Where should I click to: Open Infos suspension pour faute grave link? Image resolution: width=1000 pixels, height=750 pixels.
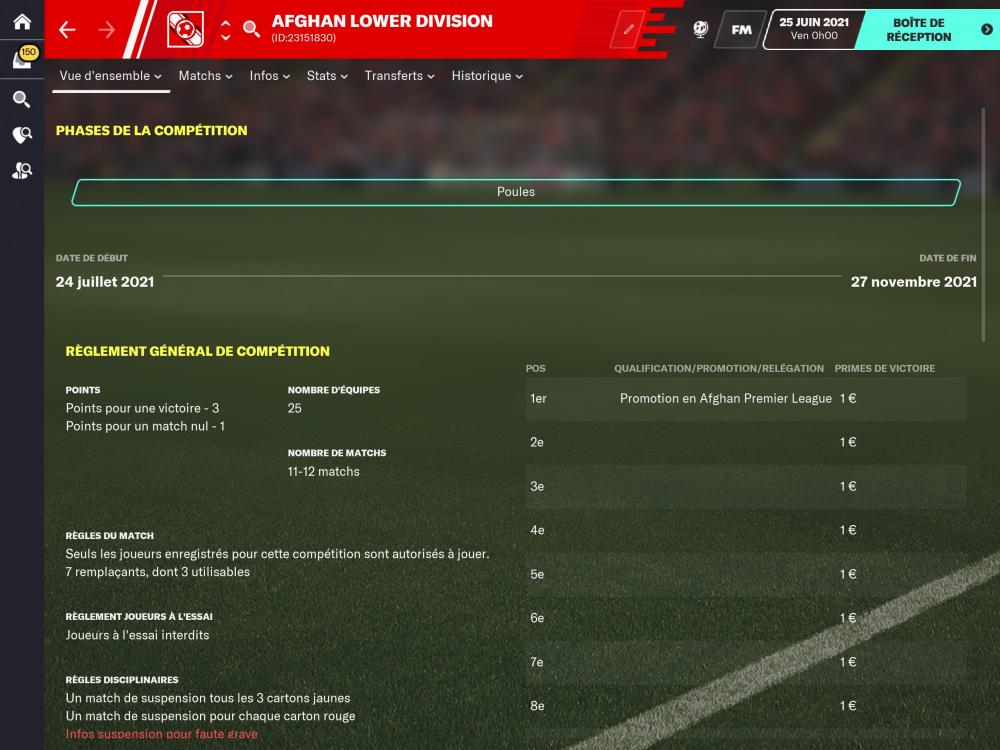161,734
